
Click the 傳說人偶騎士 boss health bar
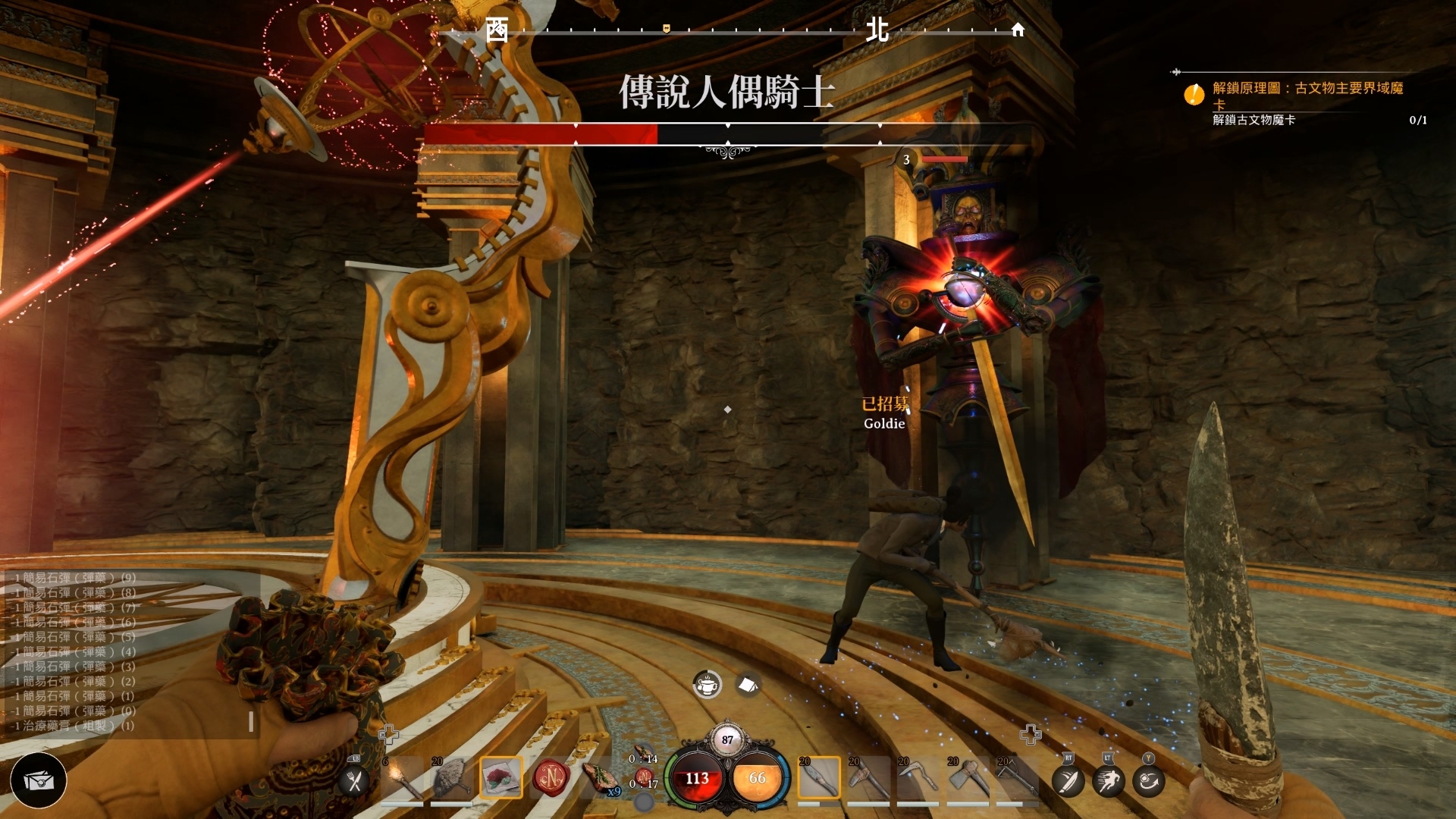coord(728,133)
